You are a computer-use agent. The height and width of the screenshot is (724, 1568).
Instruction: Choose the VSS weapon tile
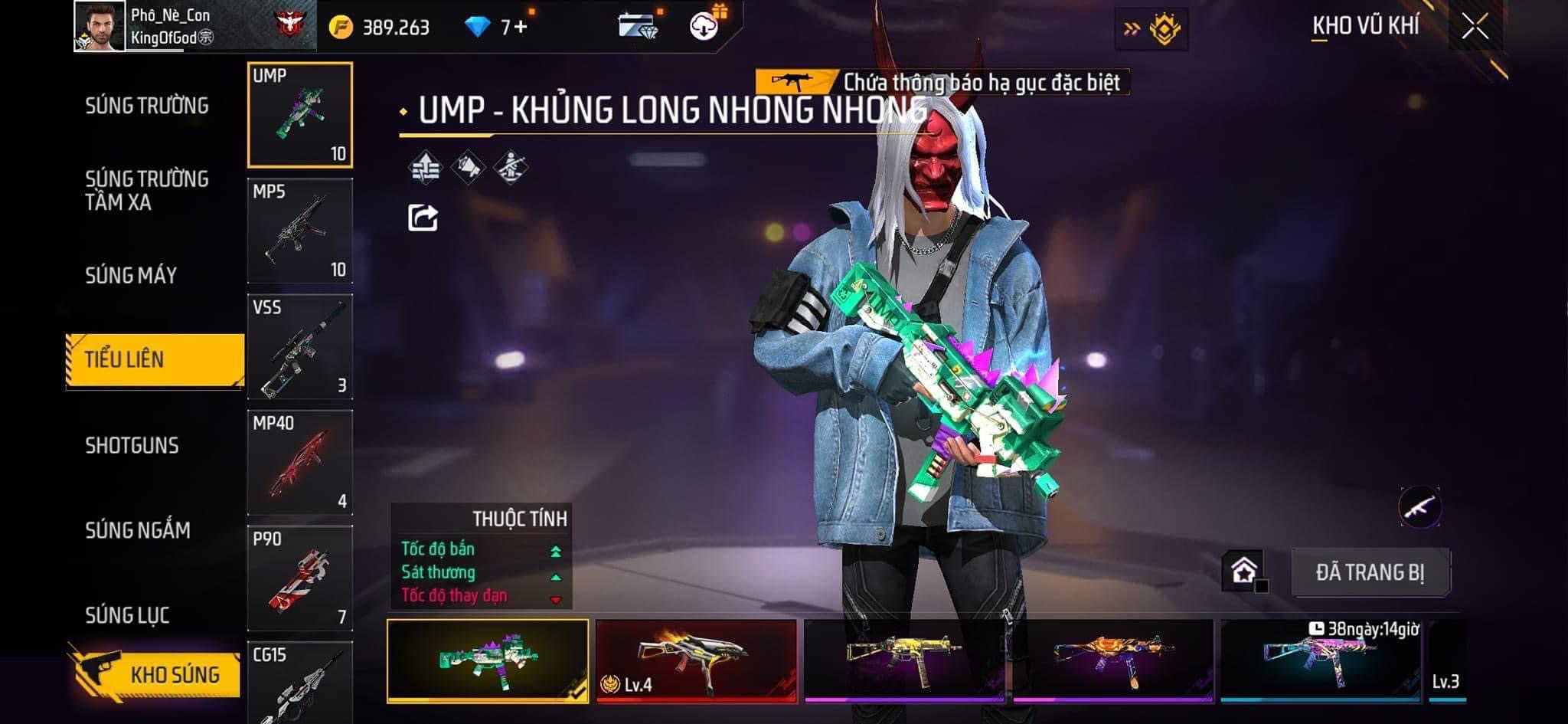click(x=300, y=347)
